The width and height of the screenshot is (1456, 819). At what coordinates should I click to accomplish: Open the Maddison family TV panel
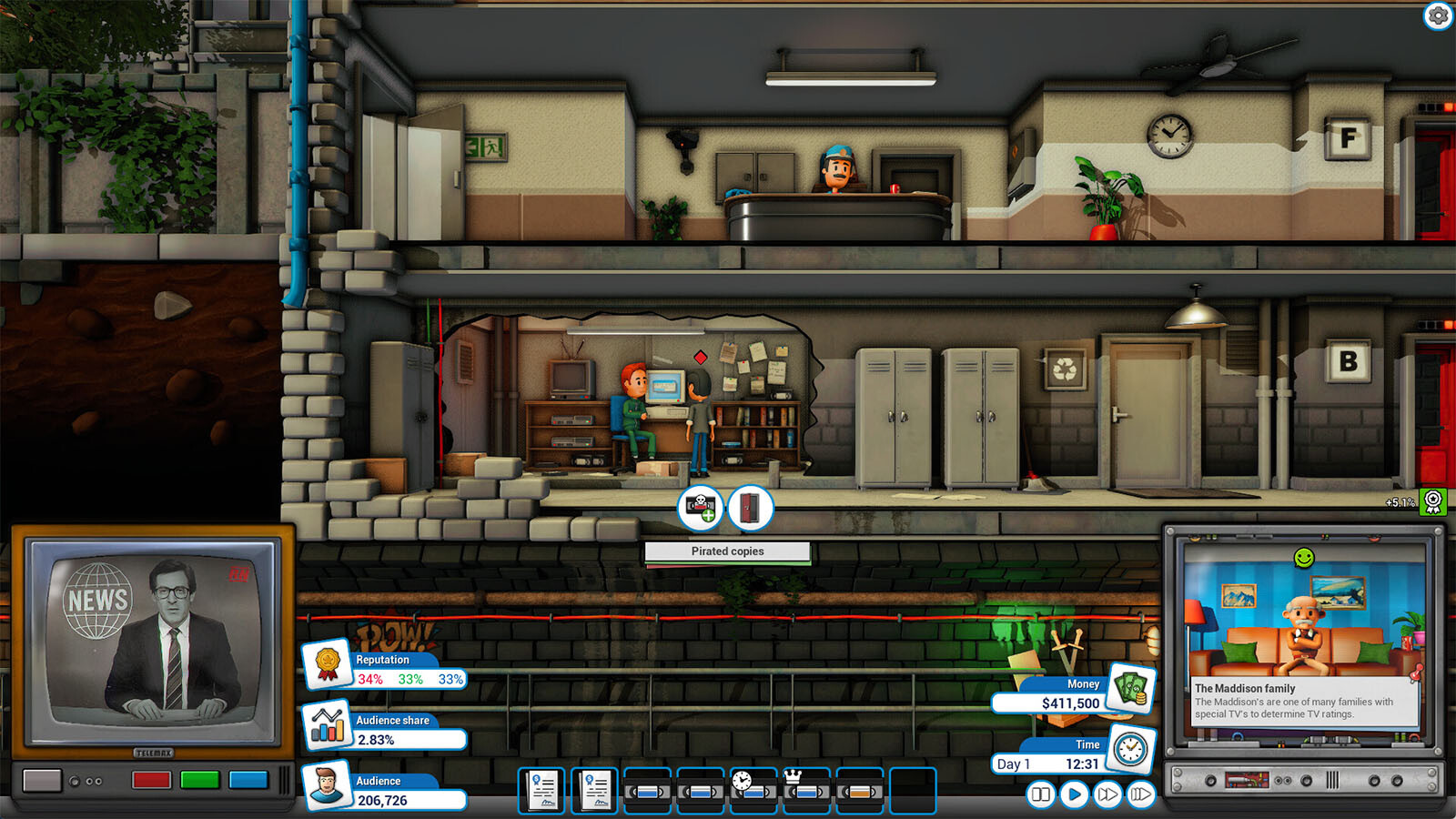pos(1304,637)
